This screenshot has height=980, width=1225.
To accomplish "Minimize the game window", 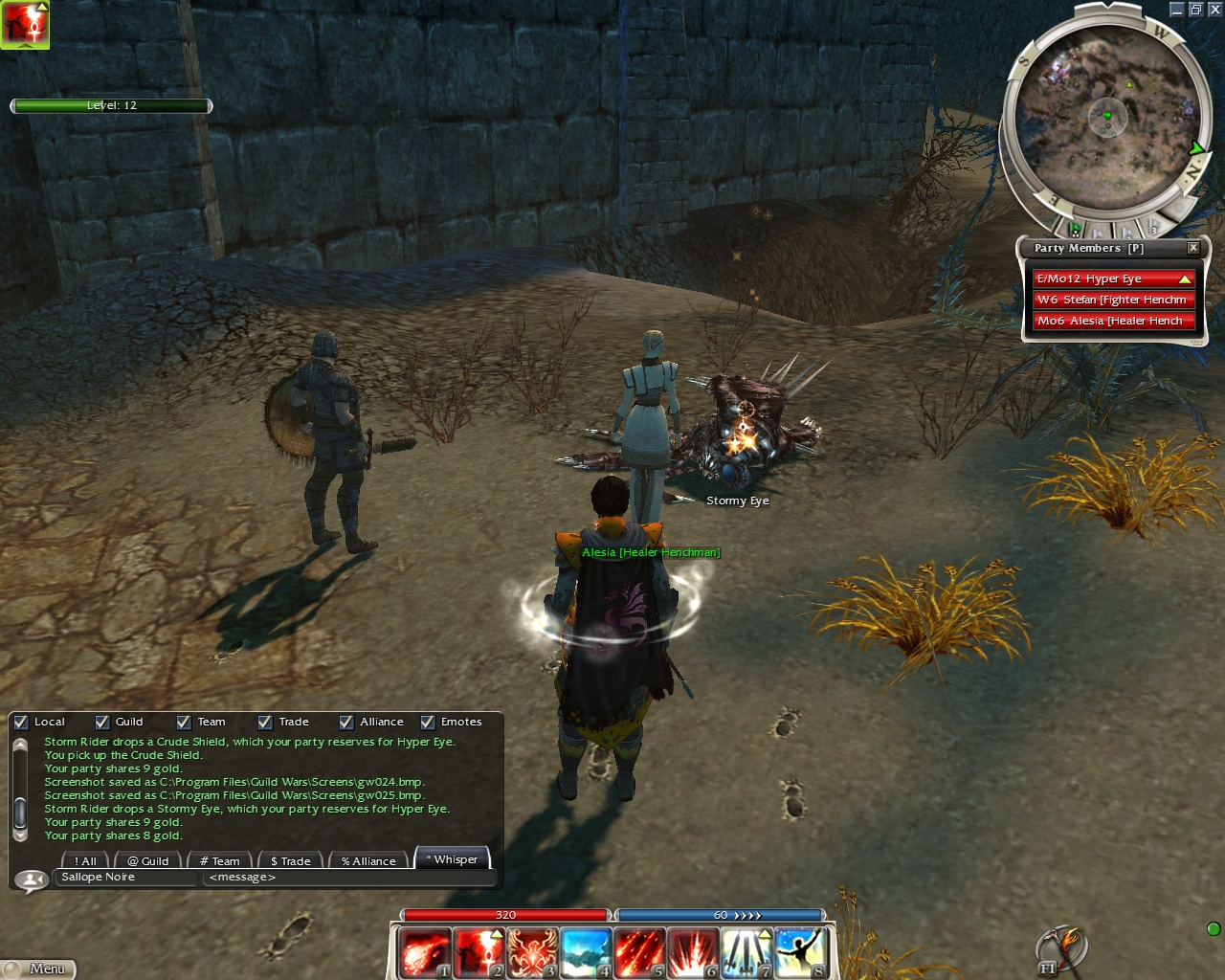I will [x=1176, y=10].
